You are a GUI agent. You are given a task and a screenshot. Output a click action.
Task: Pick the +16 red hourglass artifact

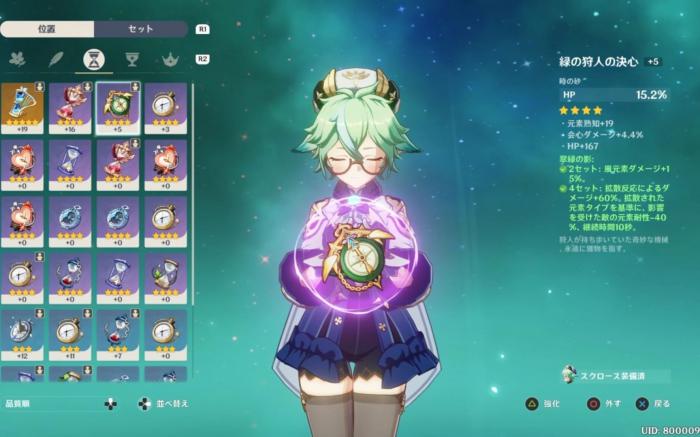coord(69,107)
